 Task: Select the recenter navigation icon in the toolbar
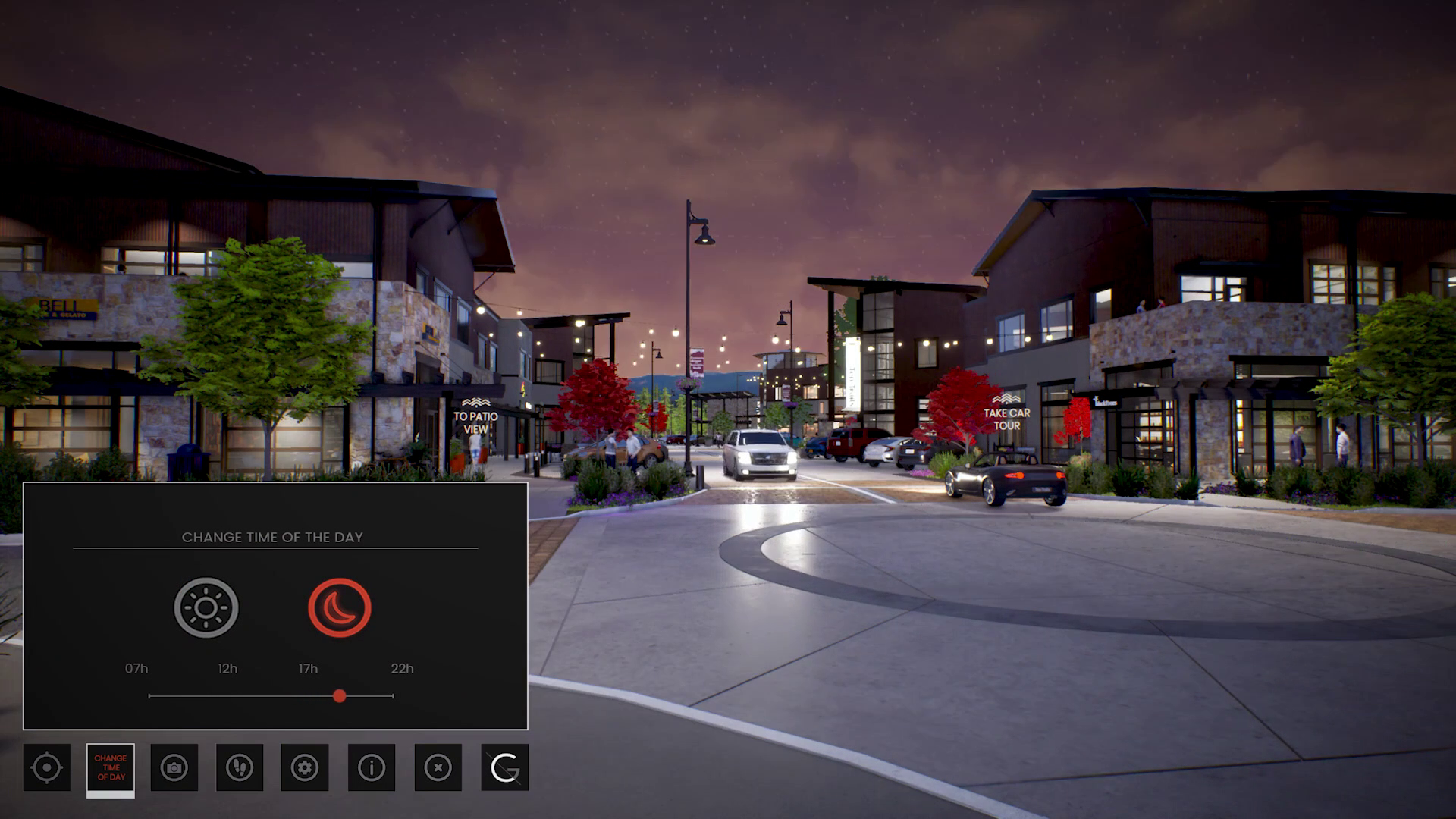point(47,768)
